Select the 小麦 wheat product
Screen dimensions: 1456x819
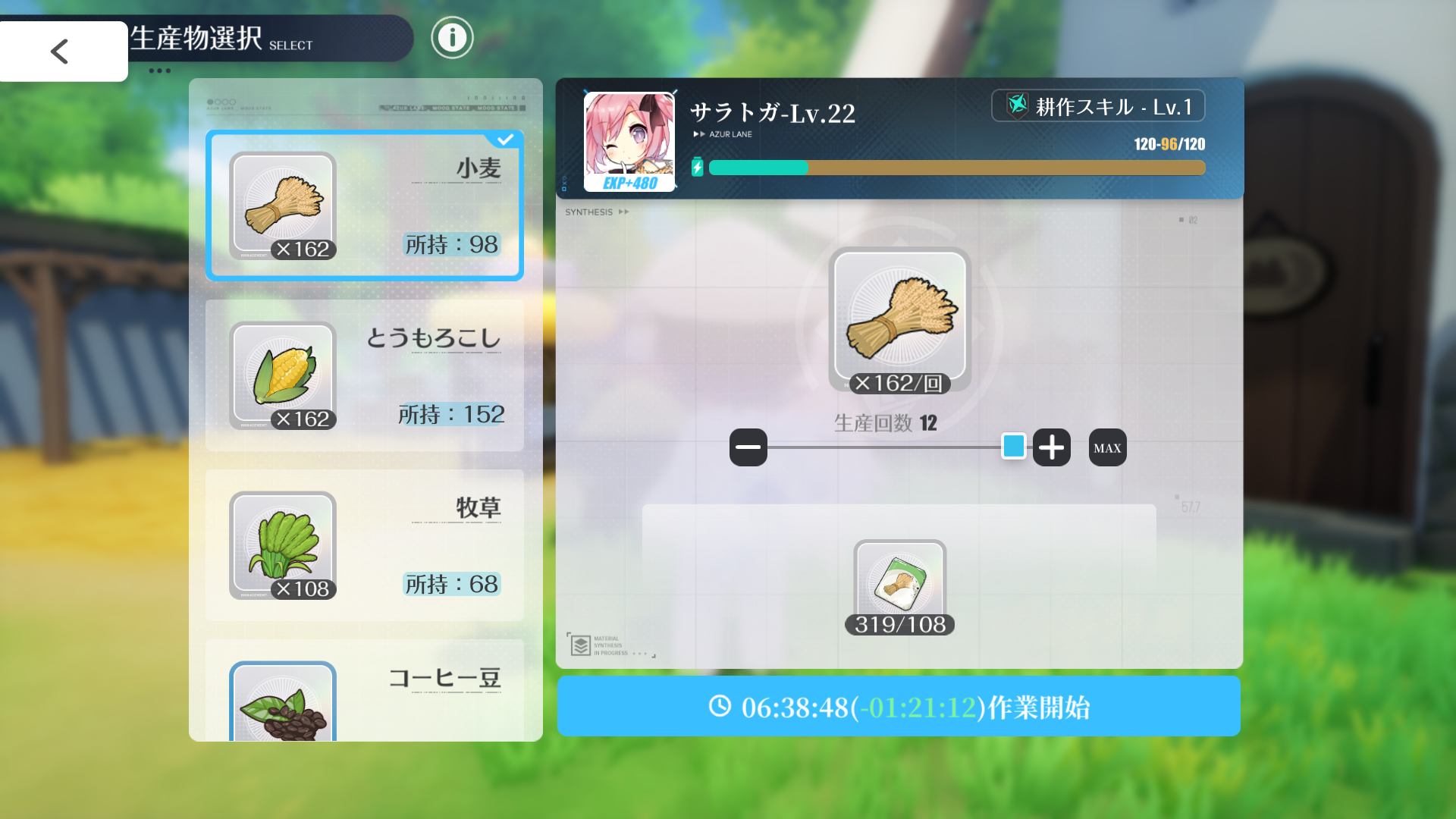365,206
